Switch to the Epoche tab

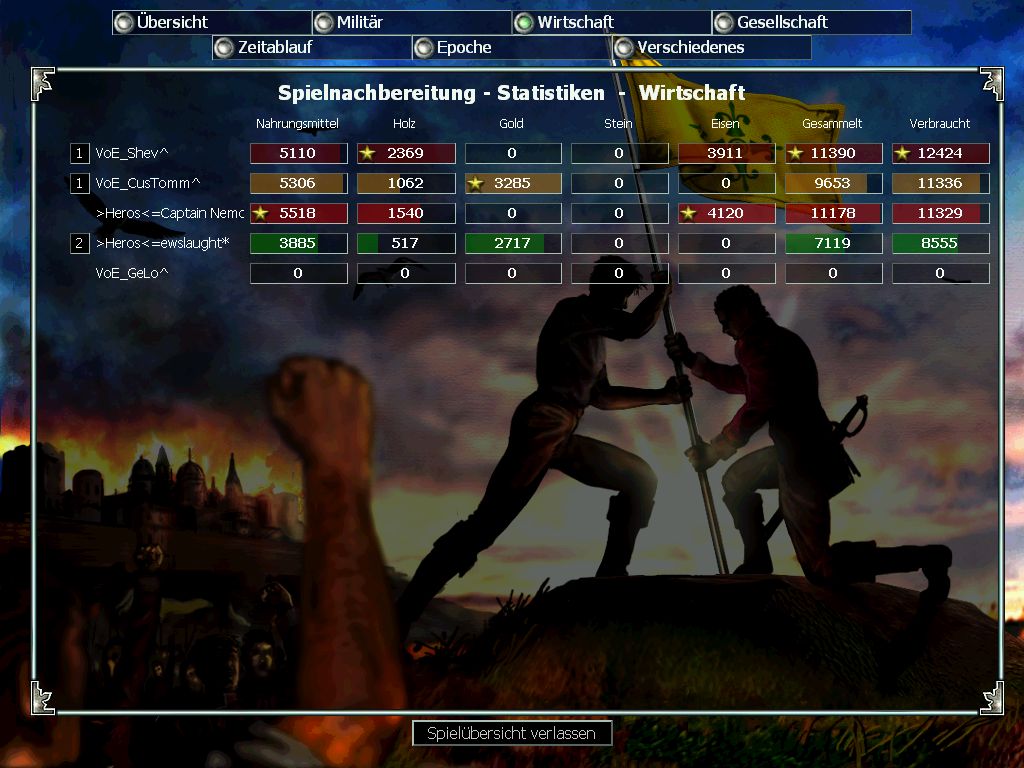click(511, 47)
